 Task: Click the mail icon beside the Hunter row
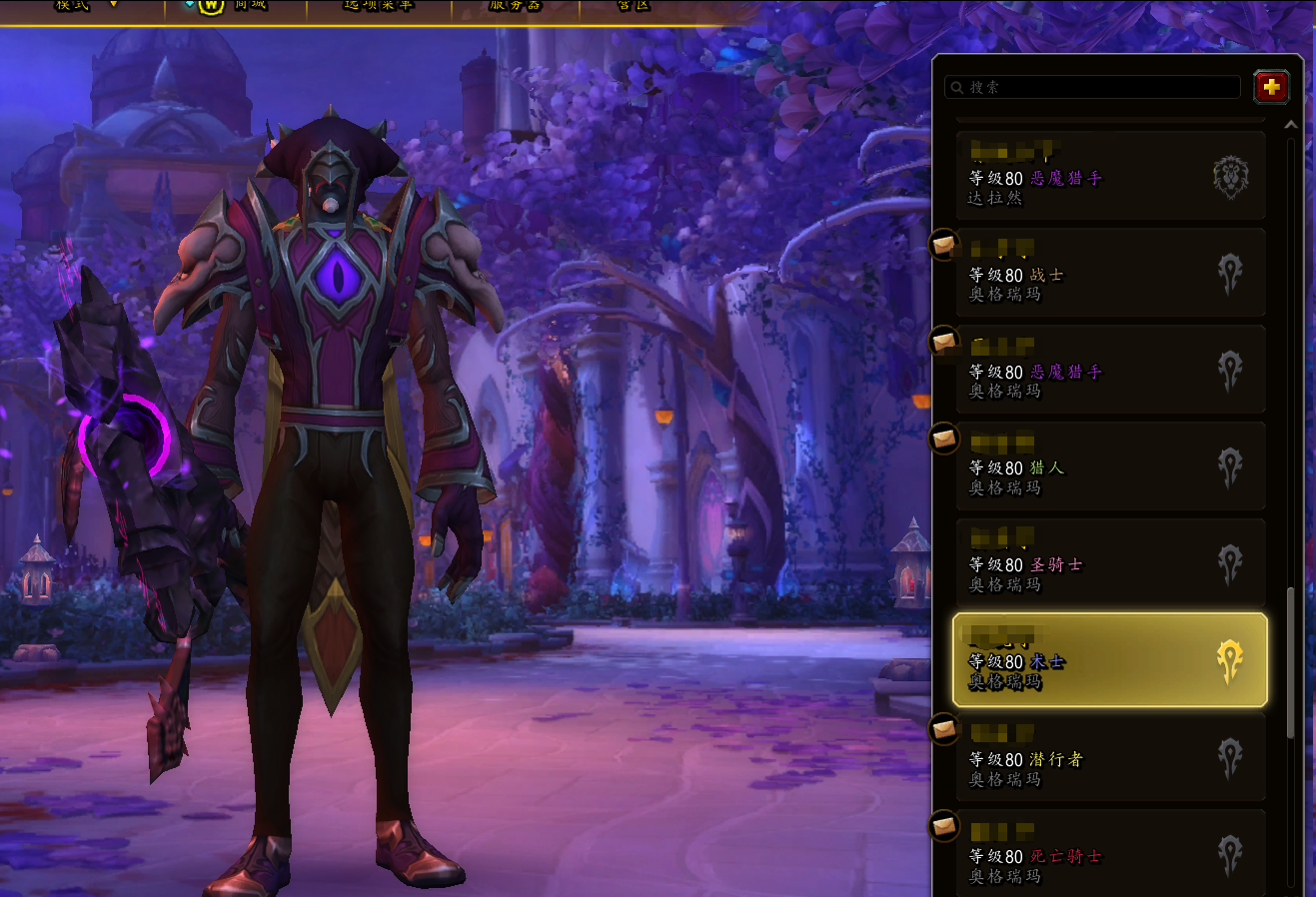[944, 438]
